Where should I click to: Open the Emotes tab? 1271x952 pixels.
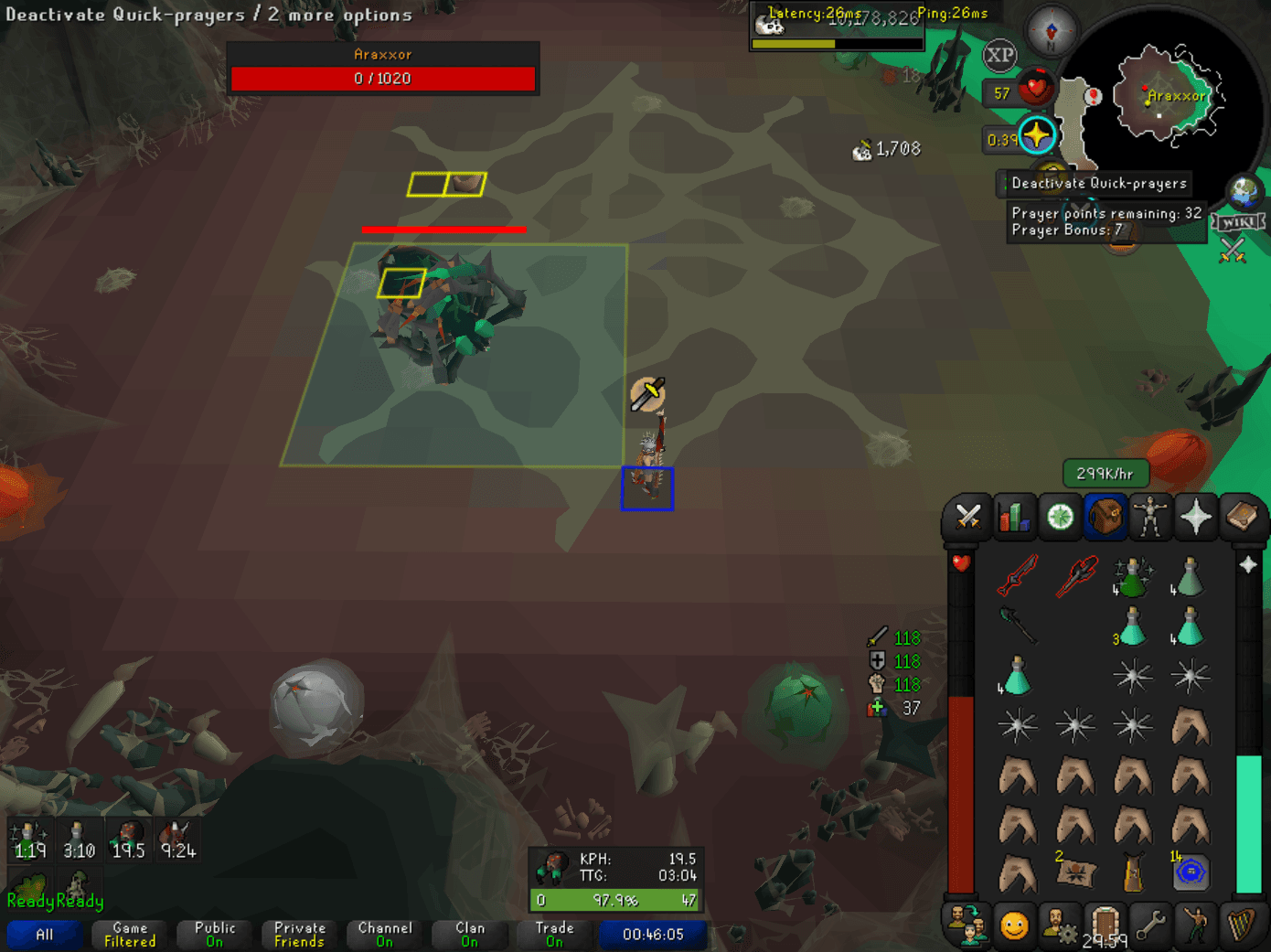[x=1196, y=925]
